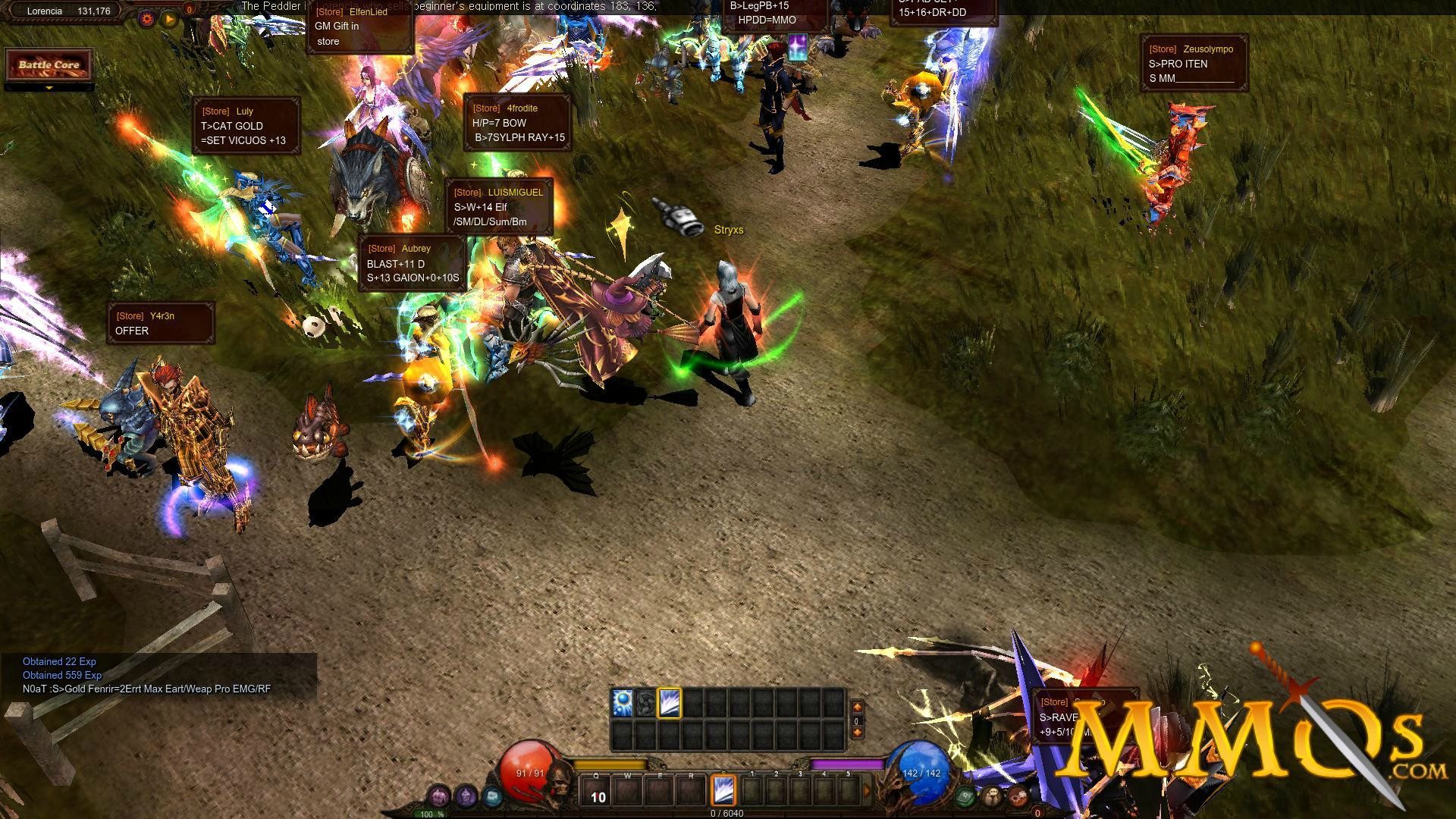Click the skill page down arrow
1456x819 pixels.
[x=858, y=733]
